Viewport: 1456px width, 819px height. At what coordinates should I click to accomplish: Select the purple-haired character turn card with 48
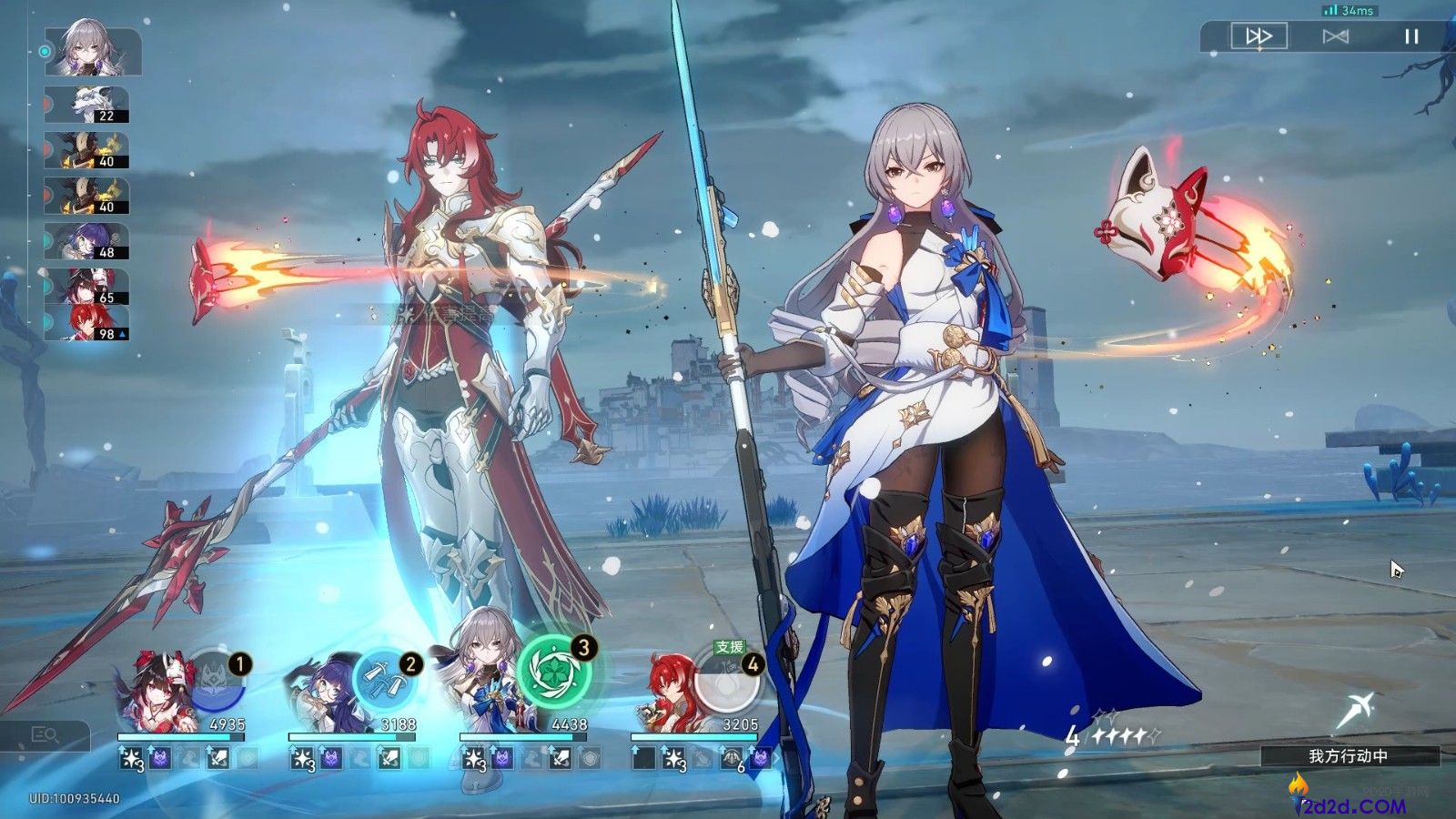(x=87, y=241)
